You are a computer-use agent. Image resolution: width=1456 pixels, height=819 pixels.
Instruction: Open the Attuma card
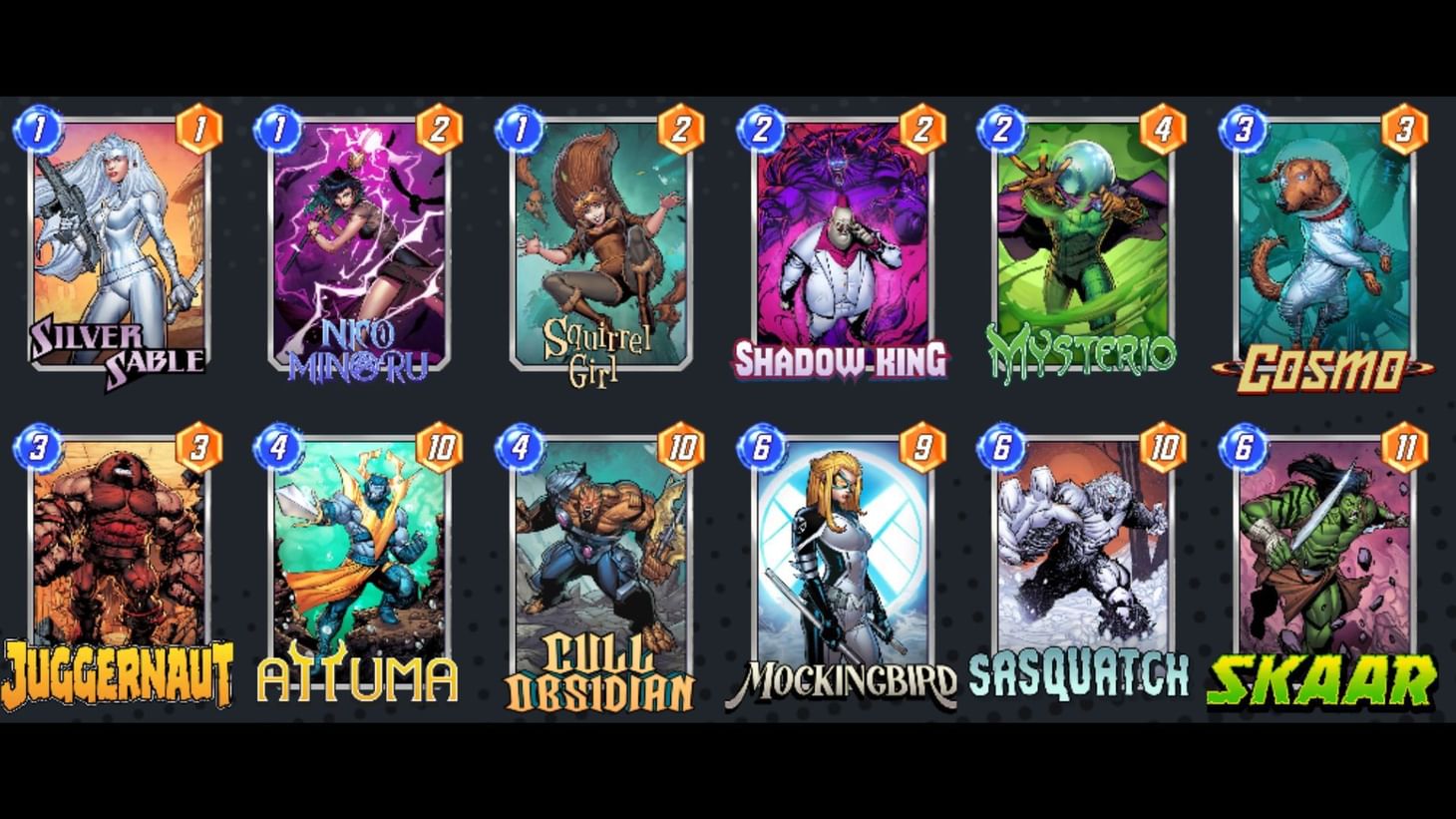[x=359, y=559]
